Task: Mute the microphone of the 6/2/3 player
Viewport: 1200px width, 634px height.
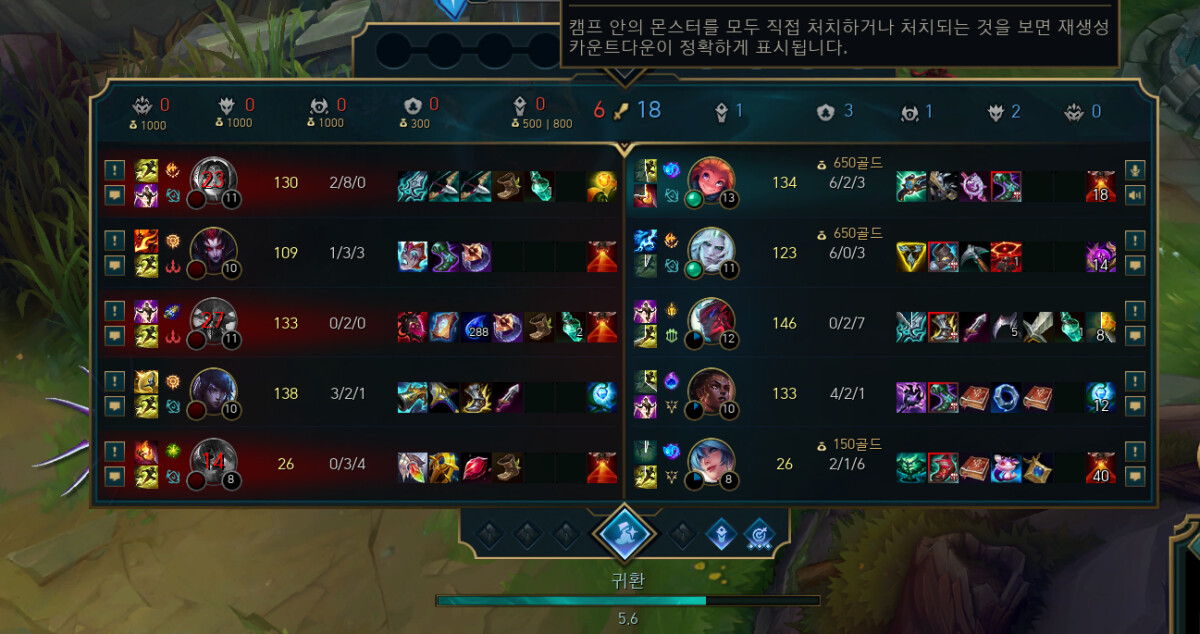Action: pos(1133,170)
